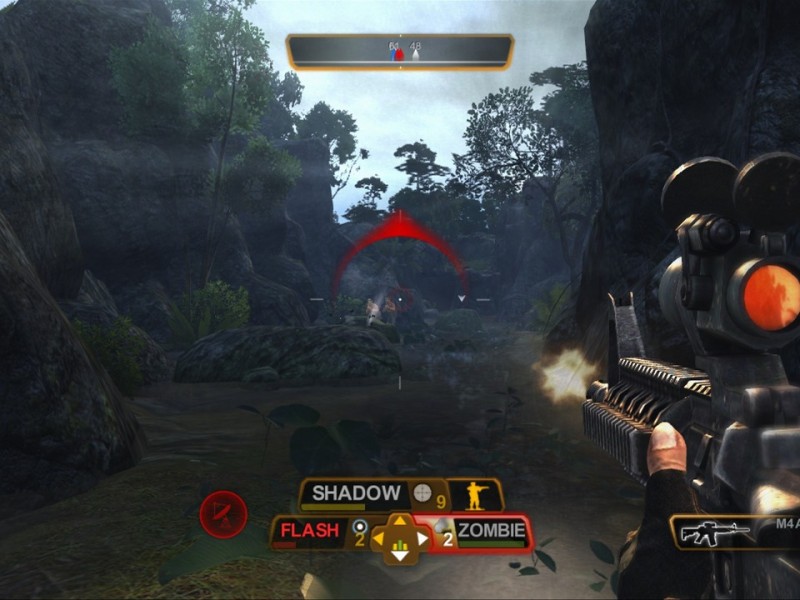
Task: Open the squad command d-pad selector
Action: tap(398, 539)
